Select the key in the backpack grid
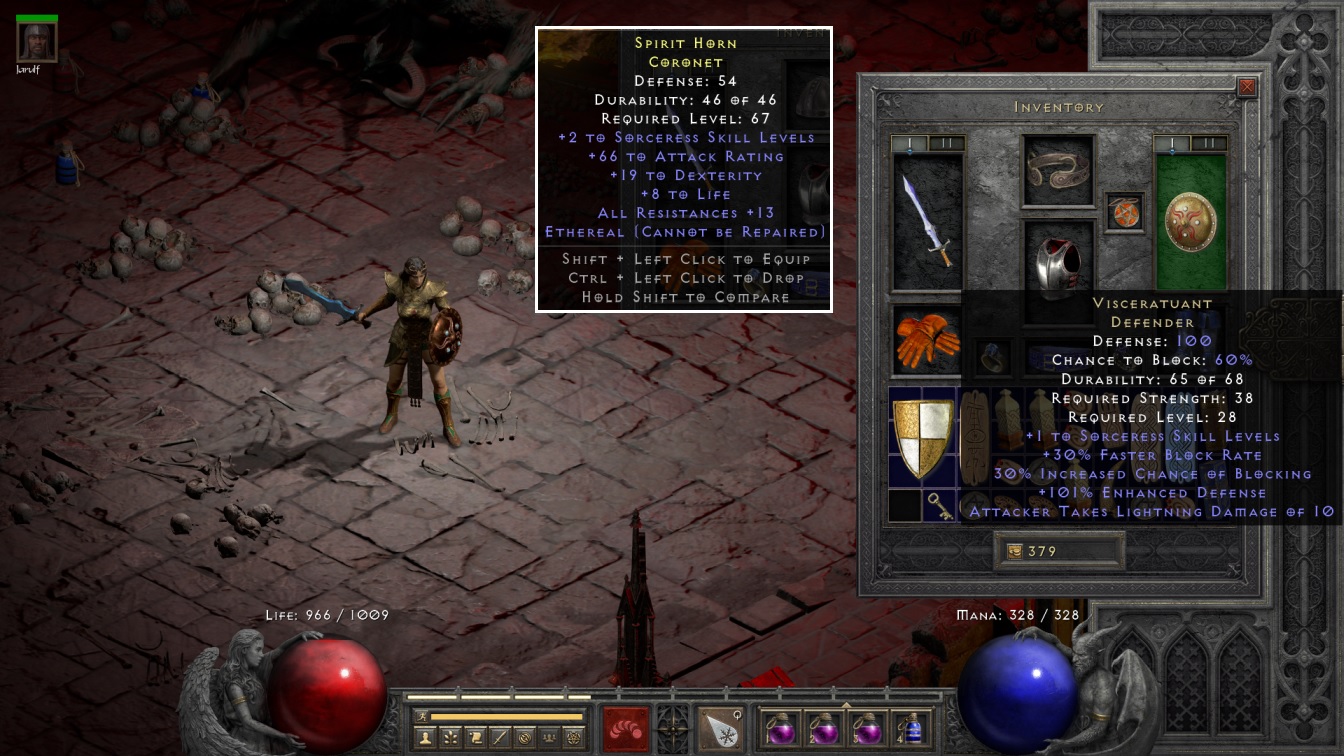 tap(938, 507)
